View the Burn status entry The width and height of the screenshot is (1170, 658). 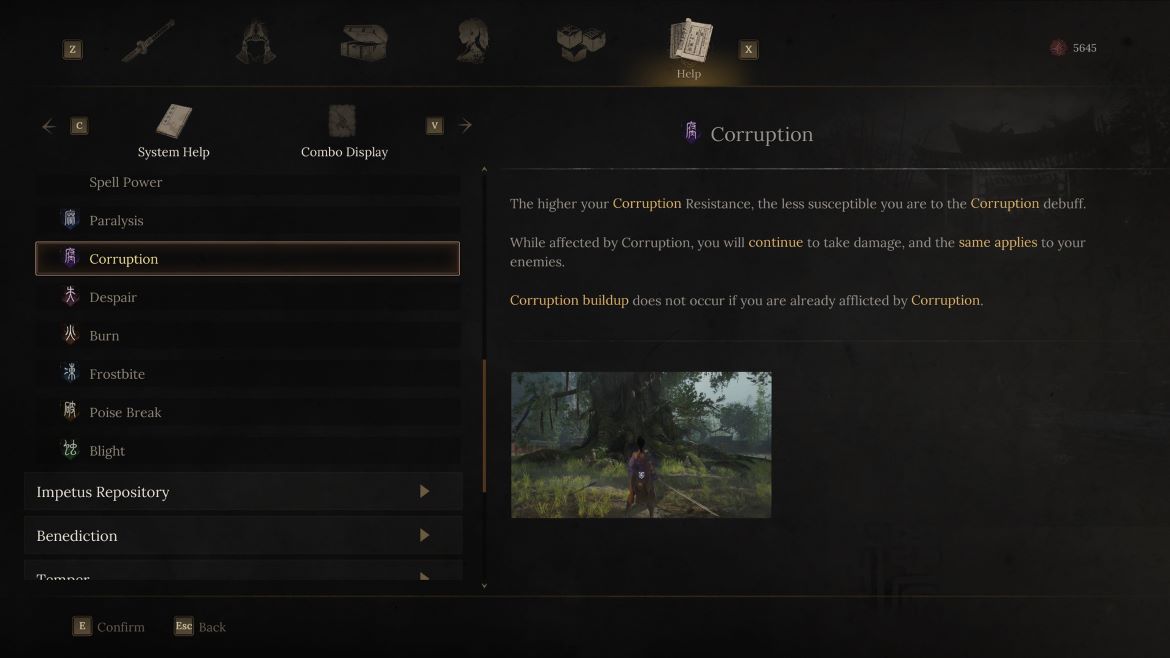104,336
